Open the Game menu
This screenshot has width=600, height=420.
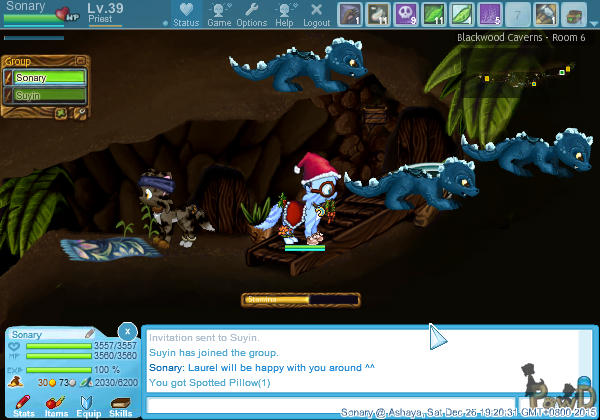click(219, 14)
